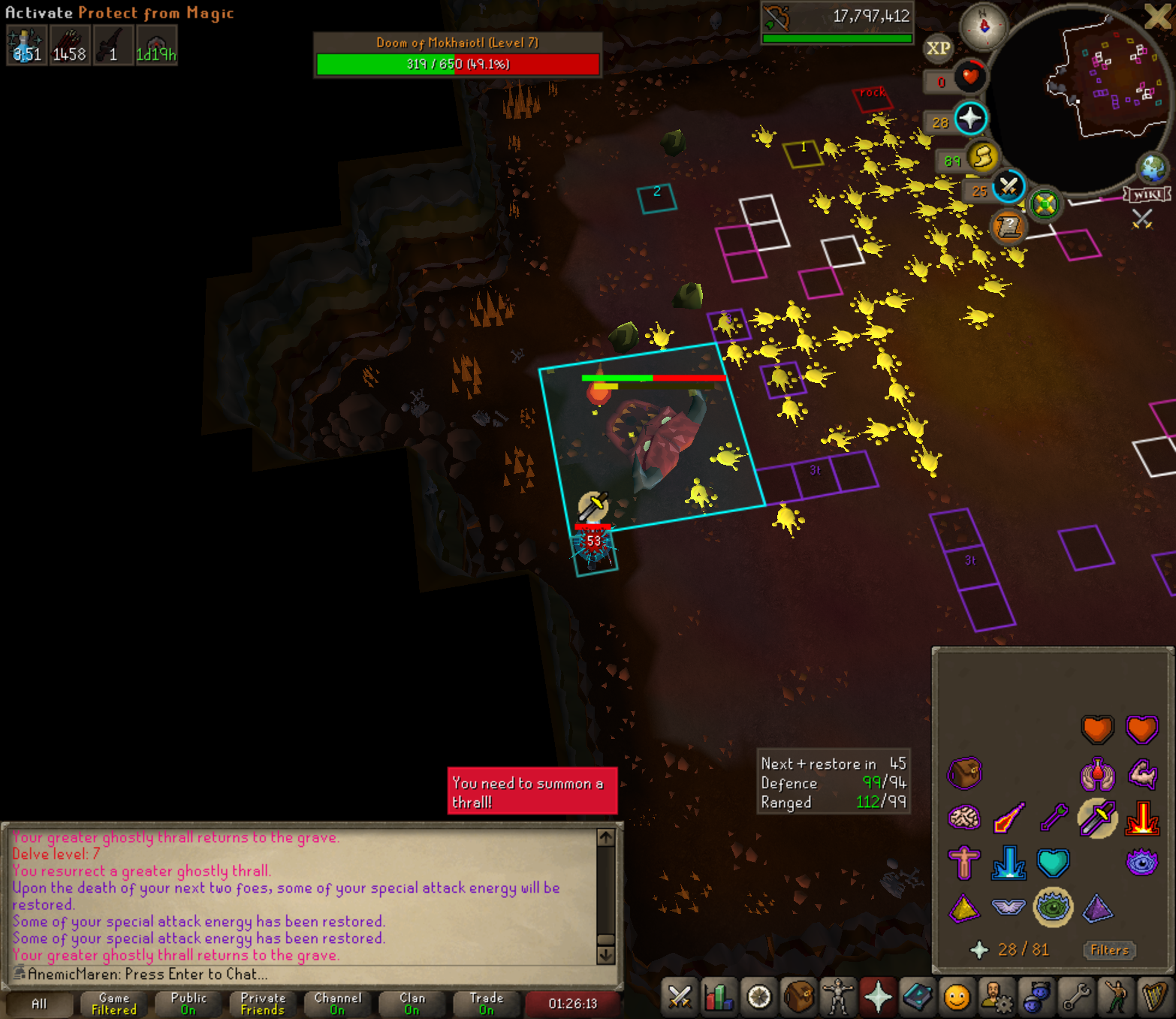This screenshot has height=1019, width=1176.
Task: Toggle run energy with the boot orb
Action: [x=982, y=158]
